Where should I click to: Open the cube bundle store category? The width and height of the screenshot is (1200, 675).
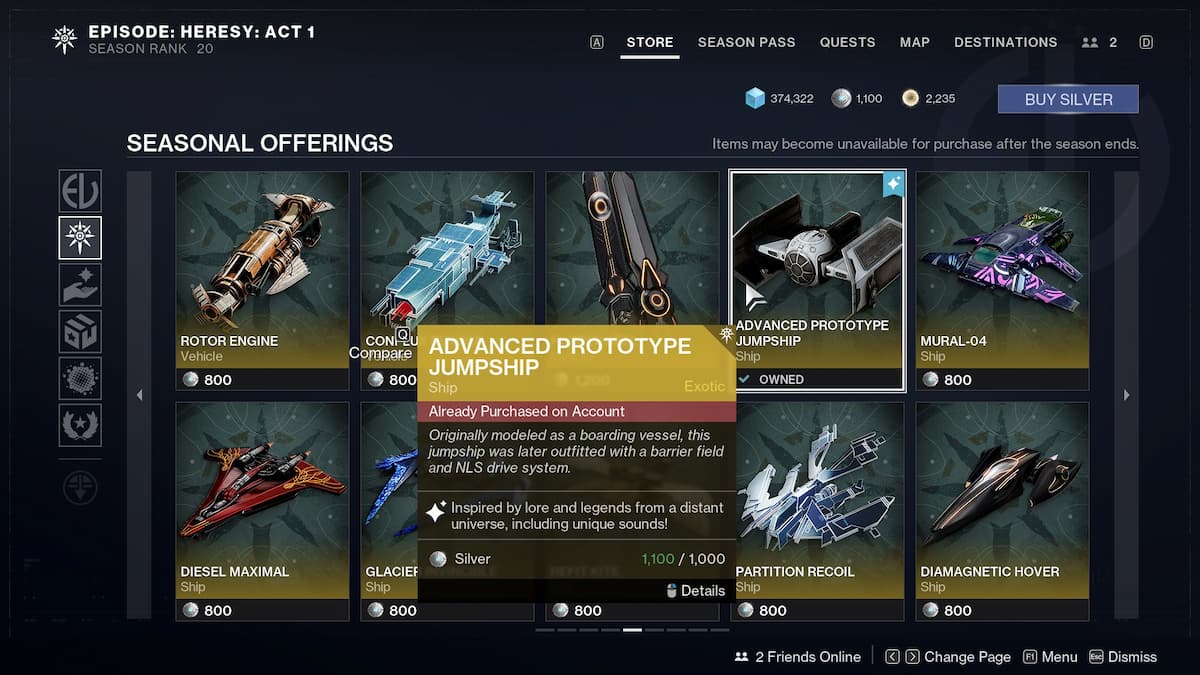click(x=80, y=331)
